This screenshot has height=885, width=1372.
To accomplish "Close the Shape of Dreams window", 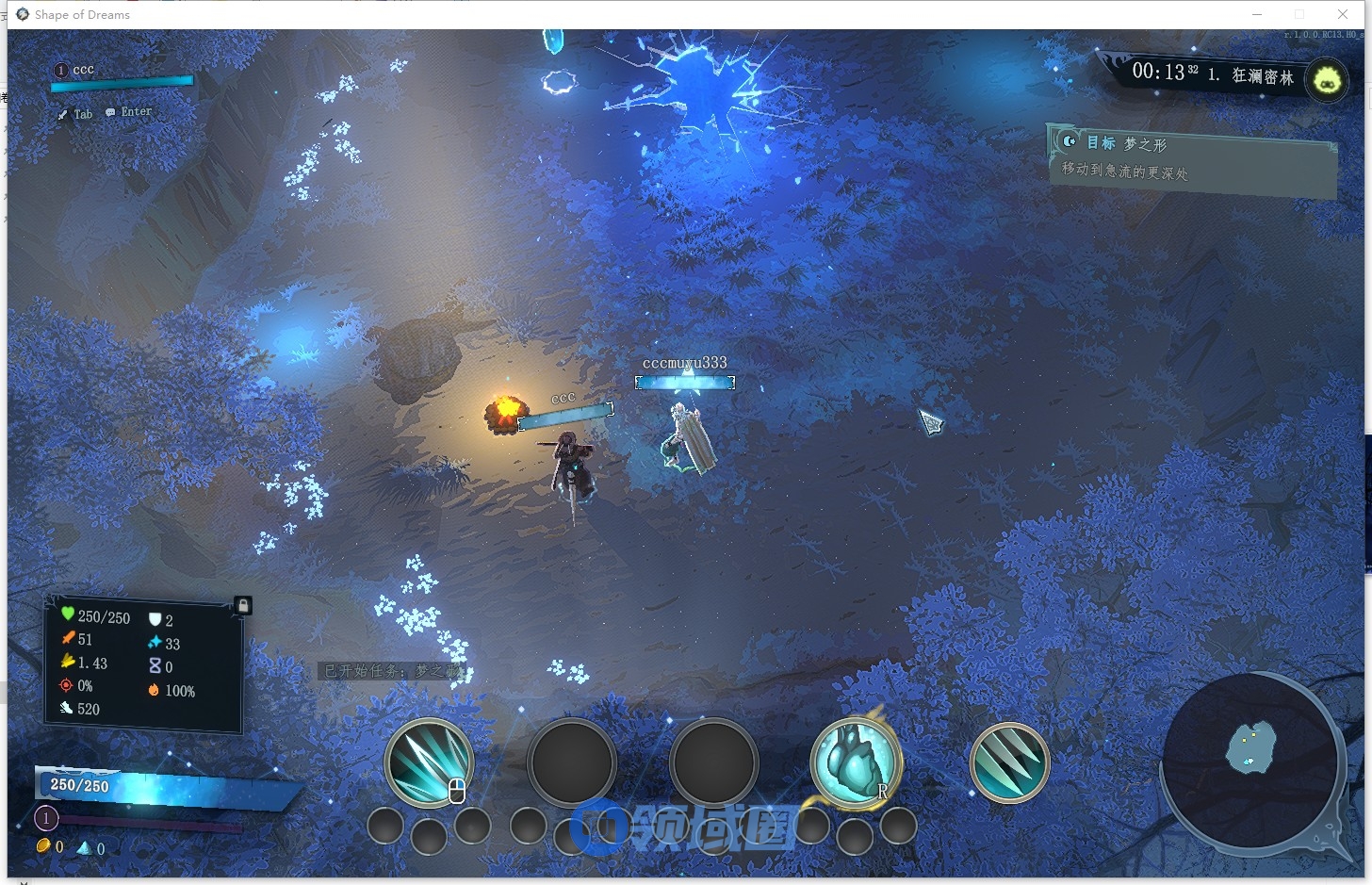I will click(1343, 14).
